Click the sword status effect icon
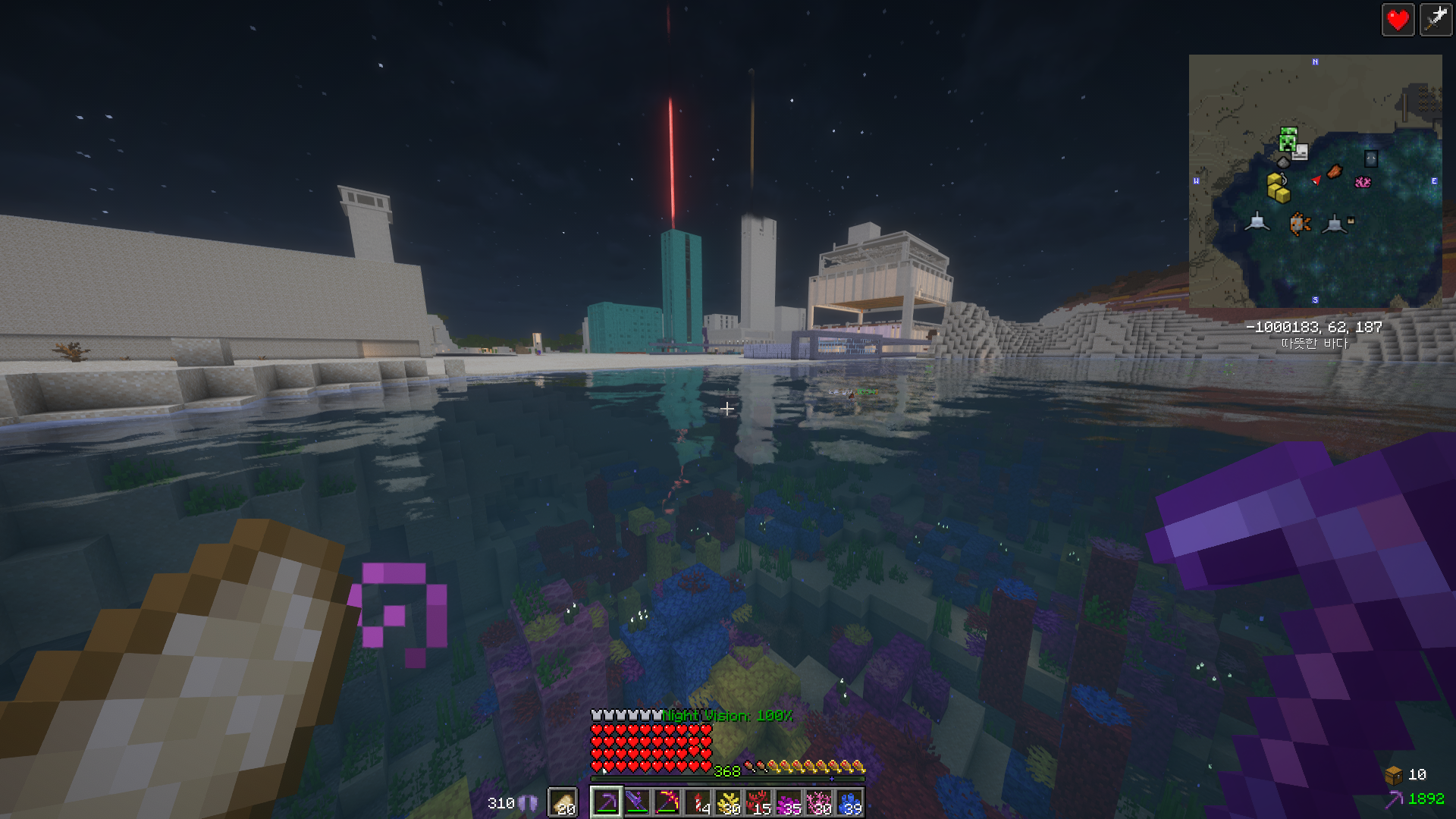1456x819 pixels. tap(1436, 20)
